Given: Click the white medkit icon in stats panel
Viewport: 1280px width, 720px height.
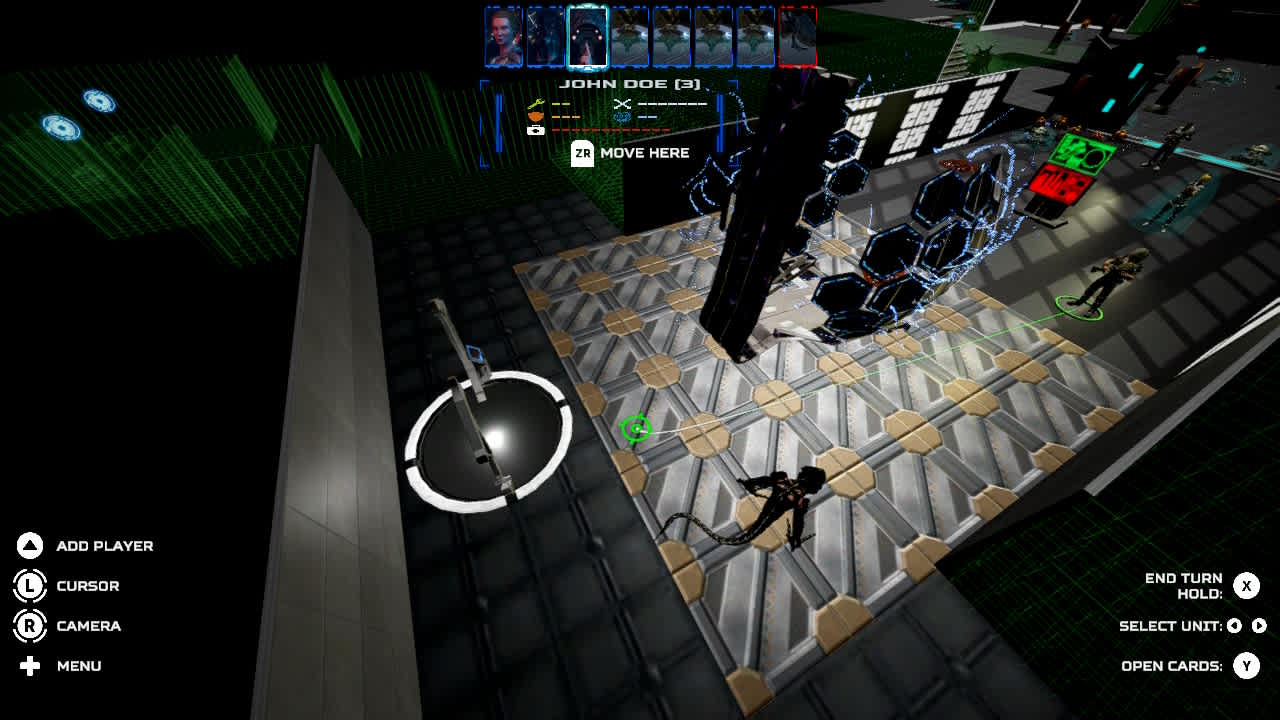Looking at the screenshot, I should (536, 130).
